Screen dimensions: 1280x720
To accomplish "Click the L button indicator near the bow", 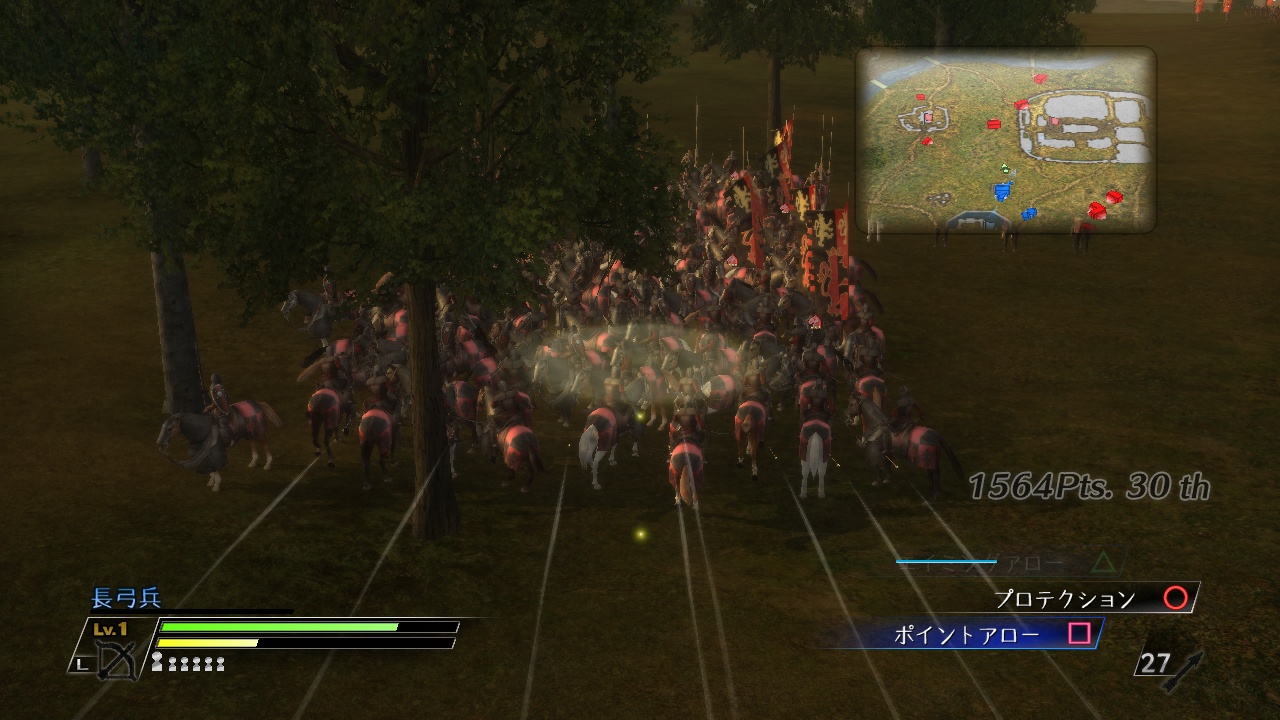I will pyautogui.click(x=81, y=664).
